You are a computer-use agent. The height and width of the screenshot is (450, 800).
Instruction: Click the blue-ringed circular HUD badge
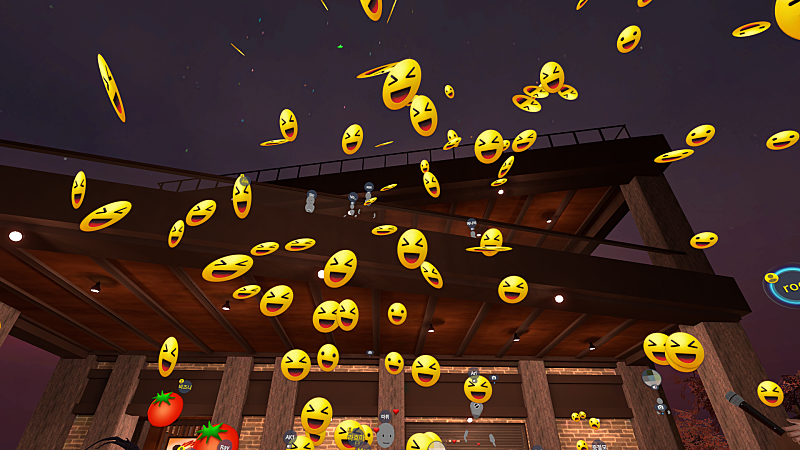pos(787,286)
